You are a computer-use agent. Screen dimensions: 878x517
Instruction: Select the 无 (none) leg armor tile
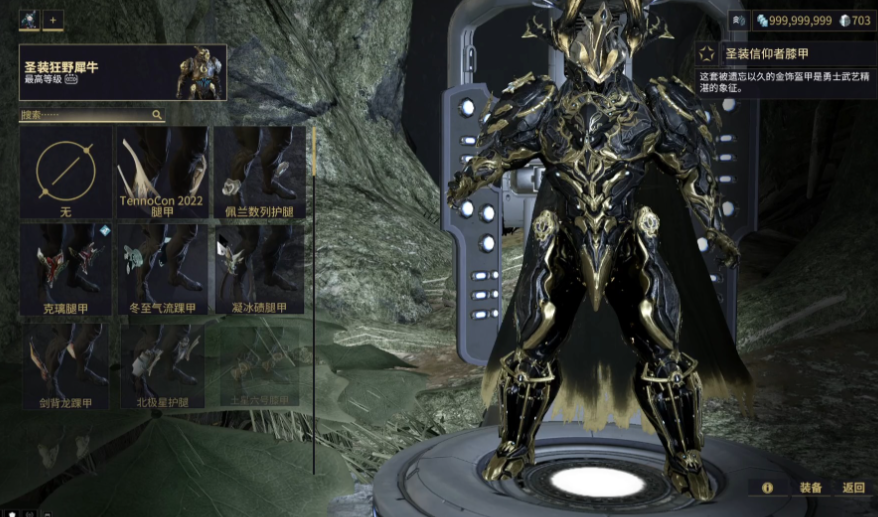65,172
